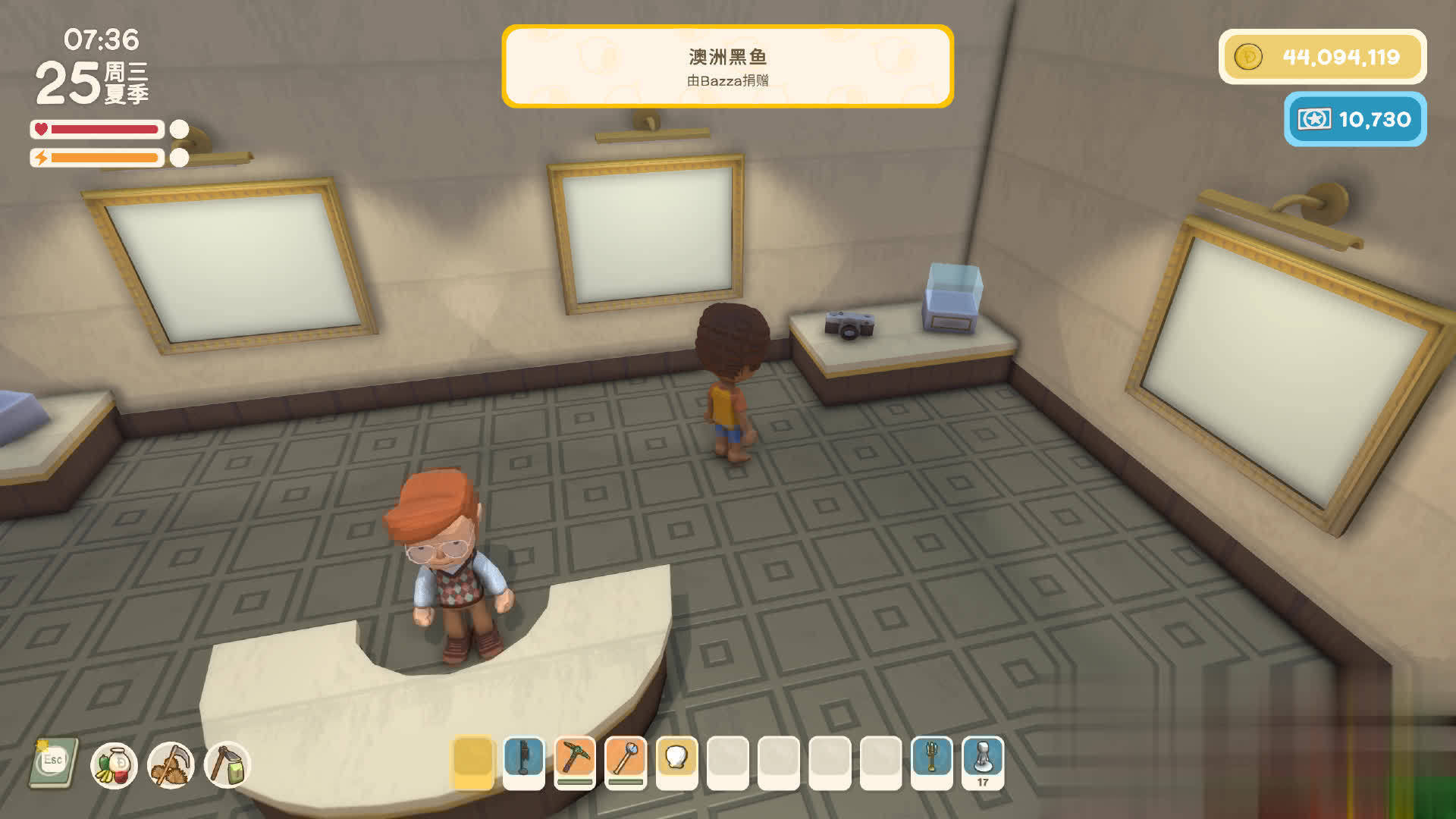This screenshot has width=1456, height=819.
Task: Equip the golden trident from the hotbar
Action: tap(932, 761)
